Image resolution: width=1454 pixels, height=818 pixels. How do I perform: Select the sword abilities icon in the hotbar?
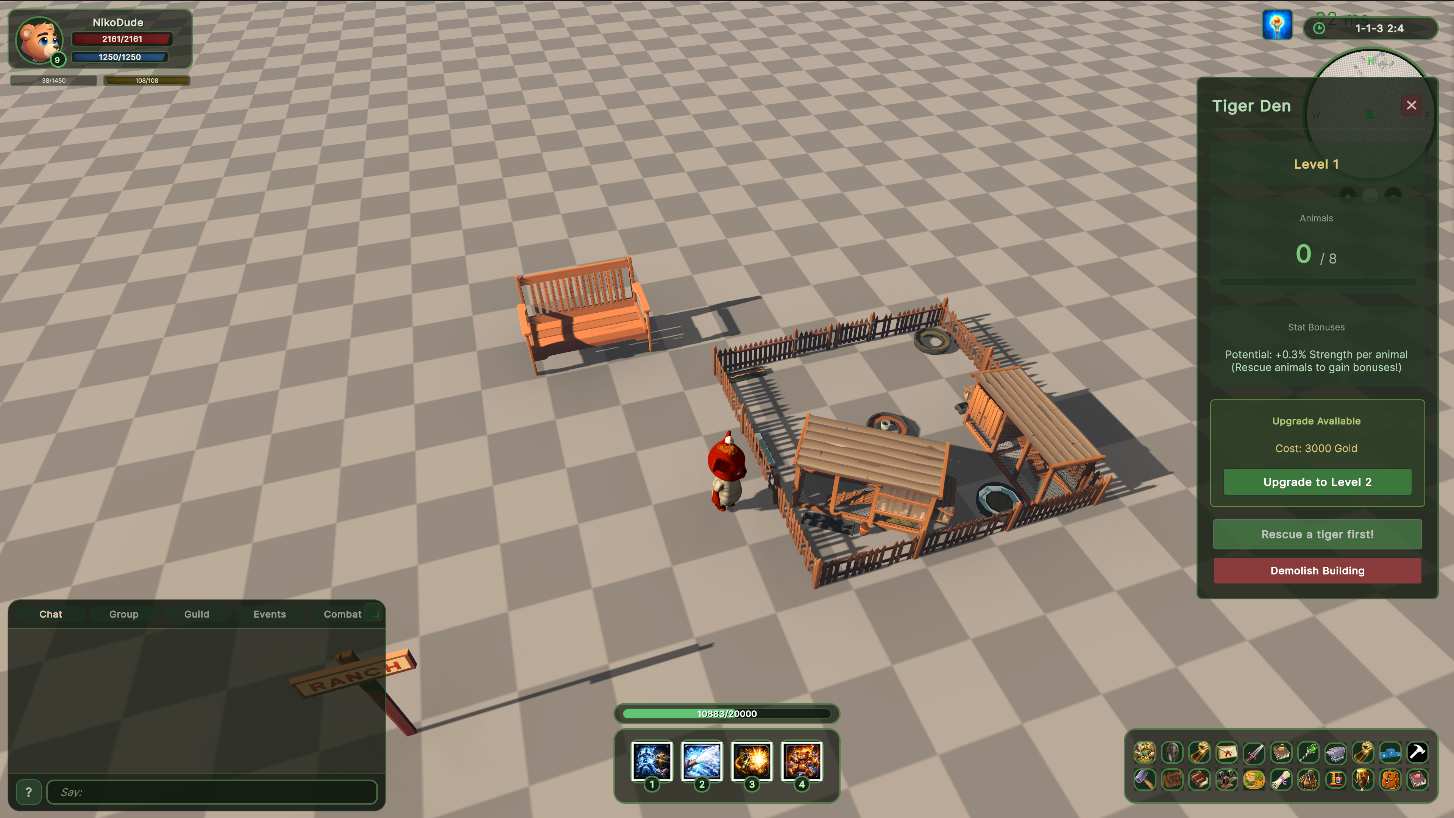[x=1254, y=752]
